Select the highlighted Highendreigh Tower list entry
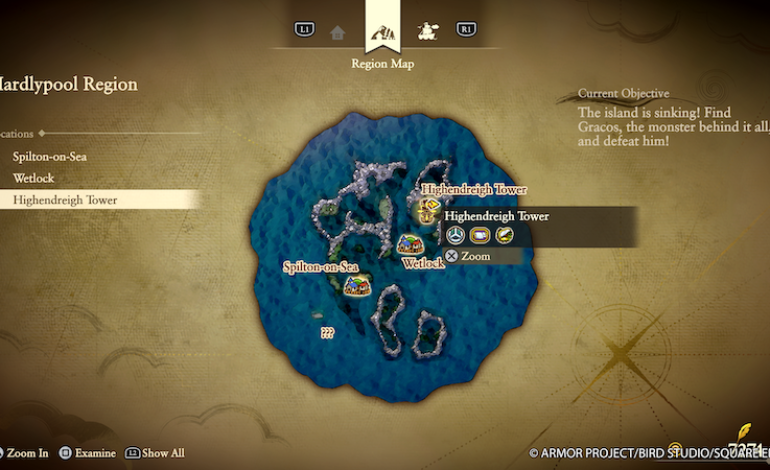 tap(65, 200)
